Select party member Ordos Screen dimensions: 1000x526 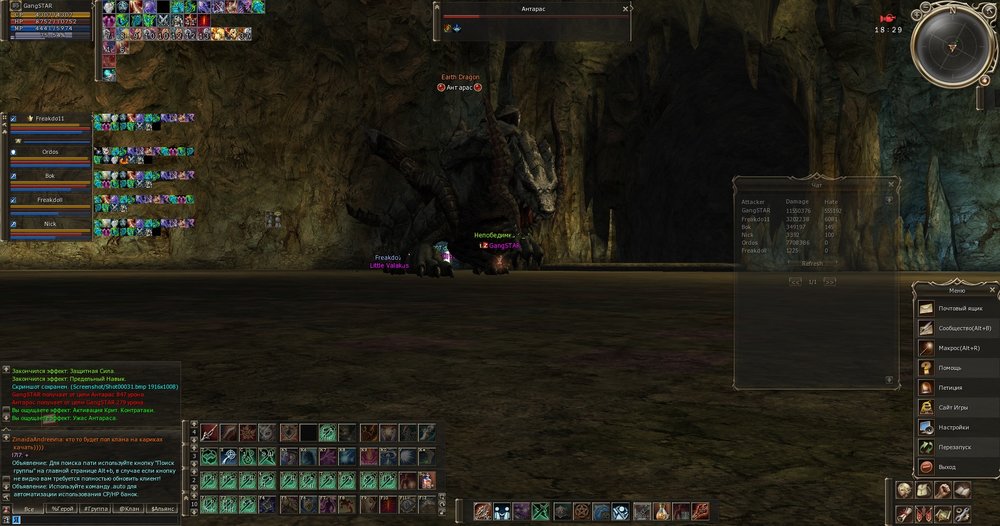[50, 152]
